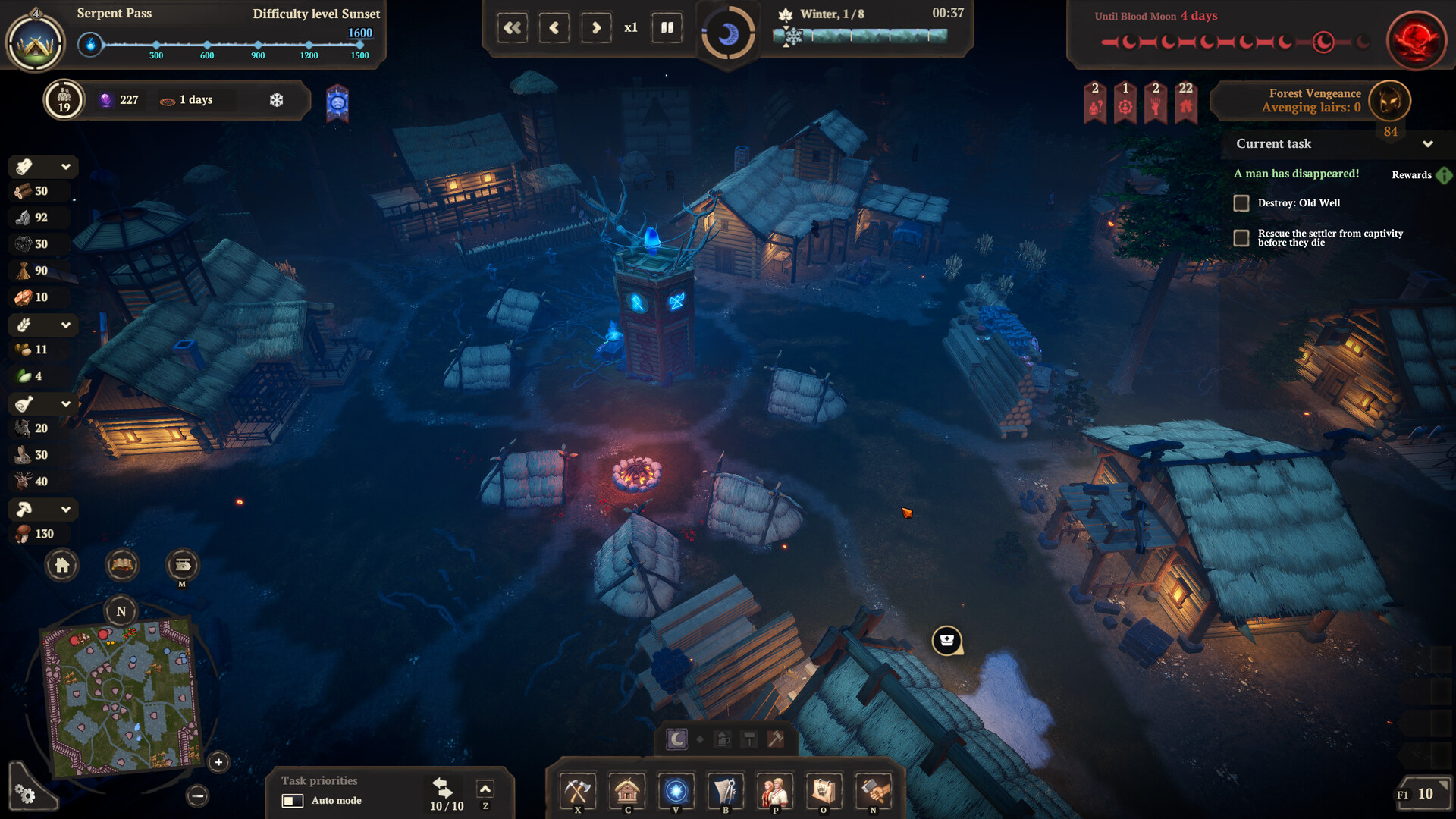Expand the Task priorities panel
The height and width of the screenshot is (819, 1456).
[x=485, y=789]
